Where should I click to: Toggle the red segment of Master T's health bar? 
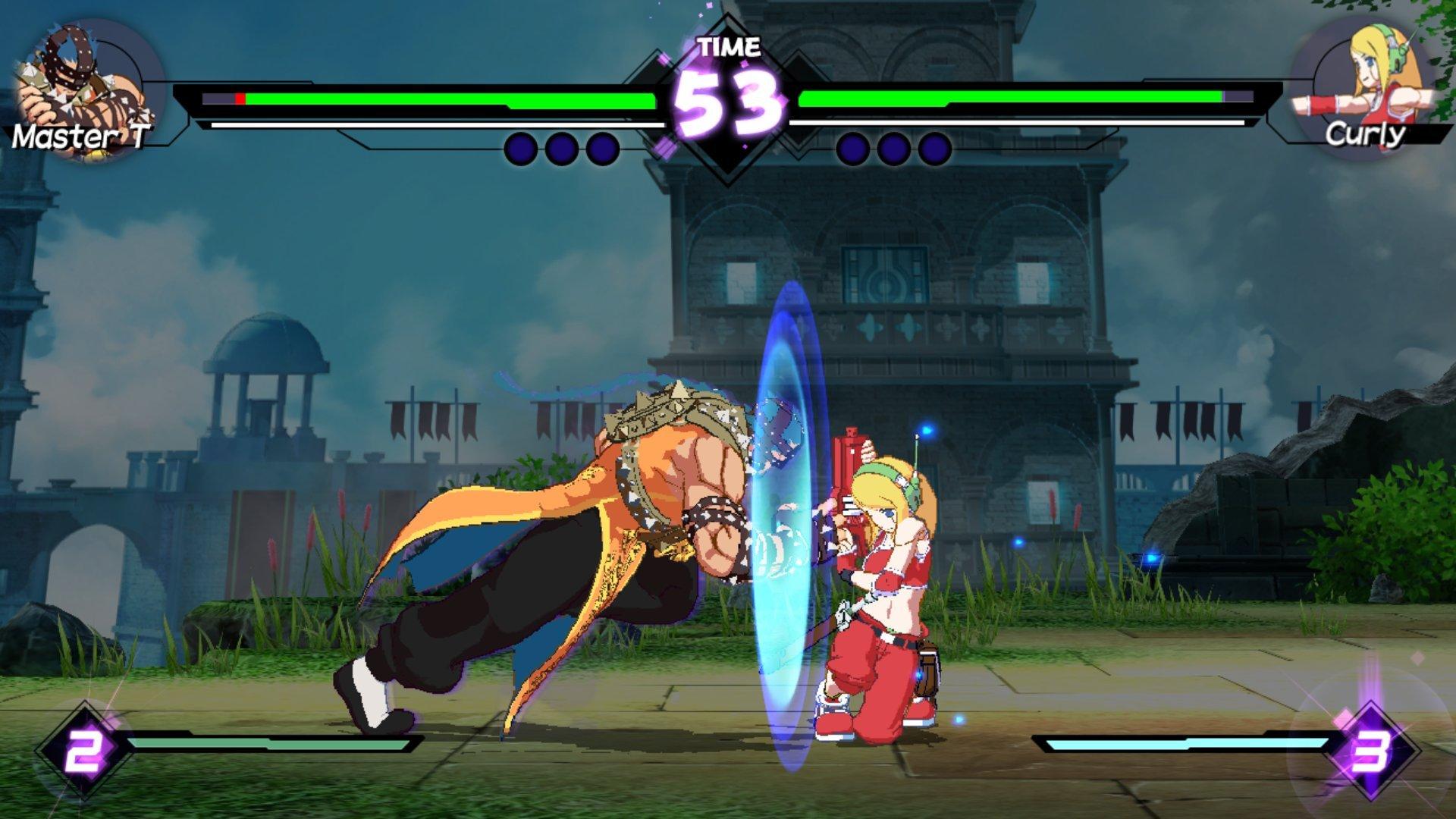pos(240,99)
